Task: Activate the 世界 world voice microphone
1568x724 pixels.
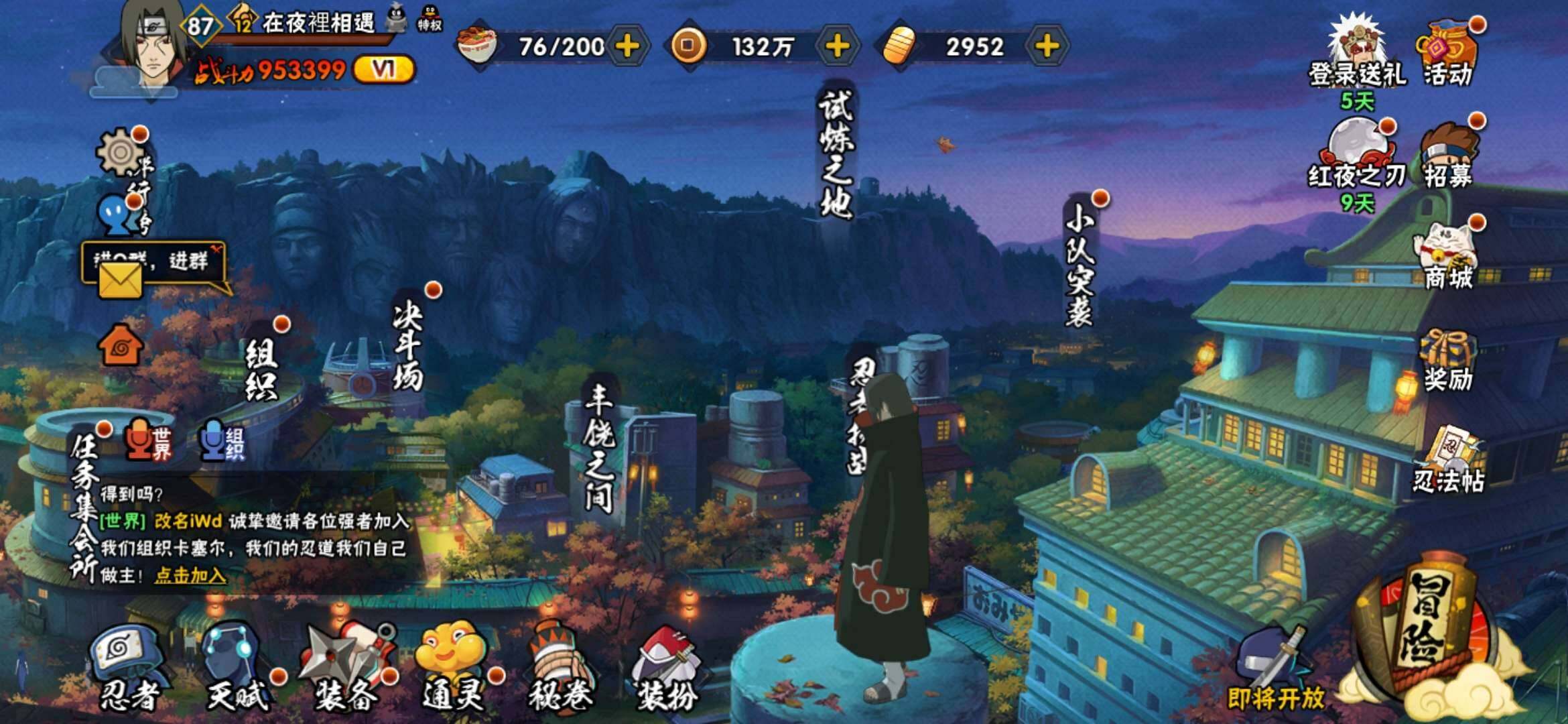Action: (147, 440)
